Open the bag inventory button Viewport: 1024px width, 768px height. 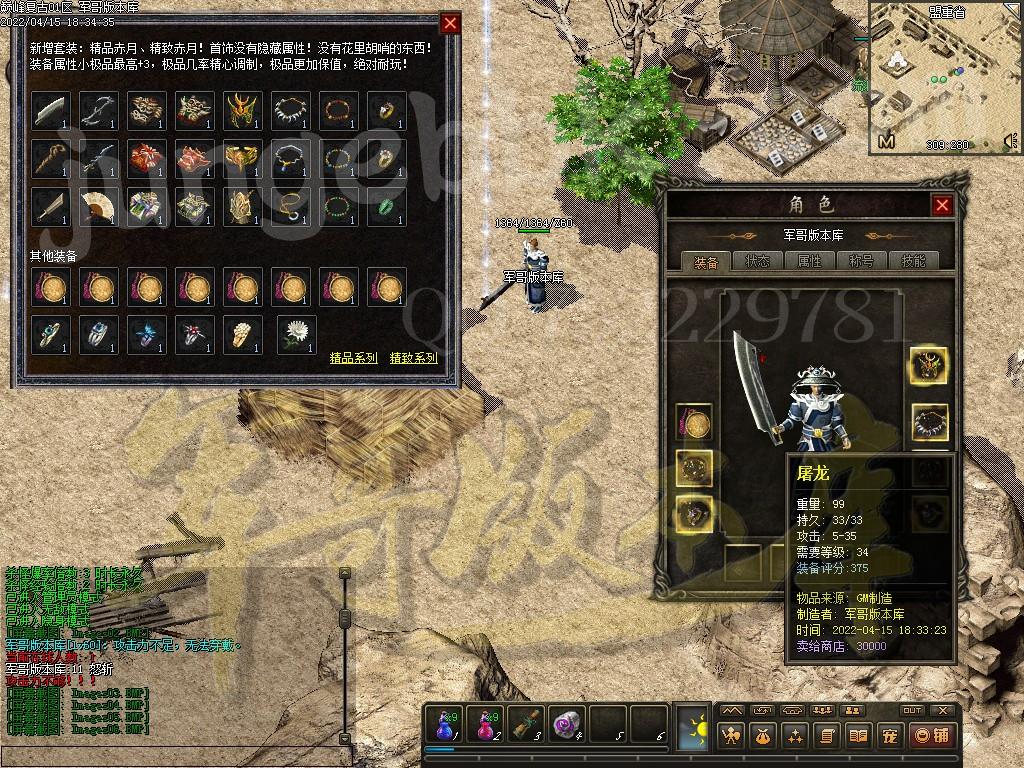click(763, 737)
